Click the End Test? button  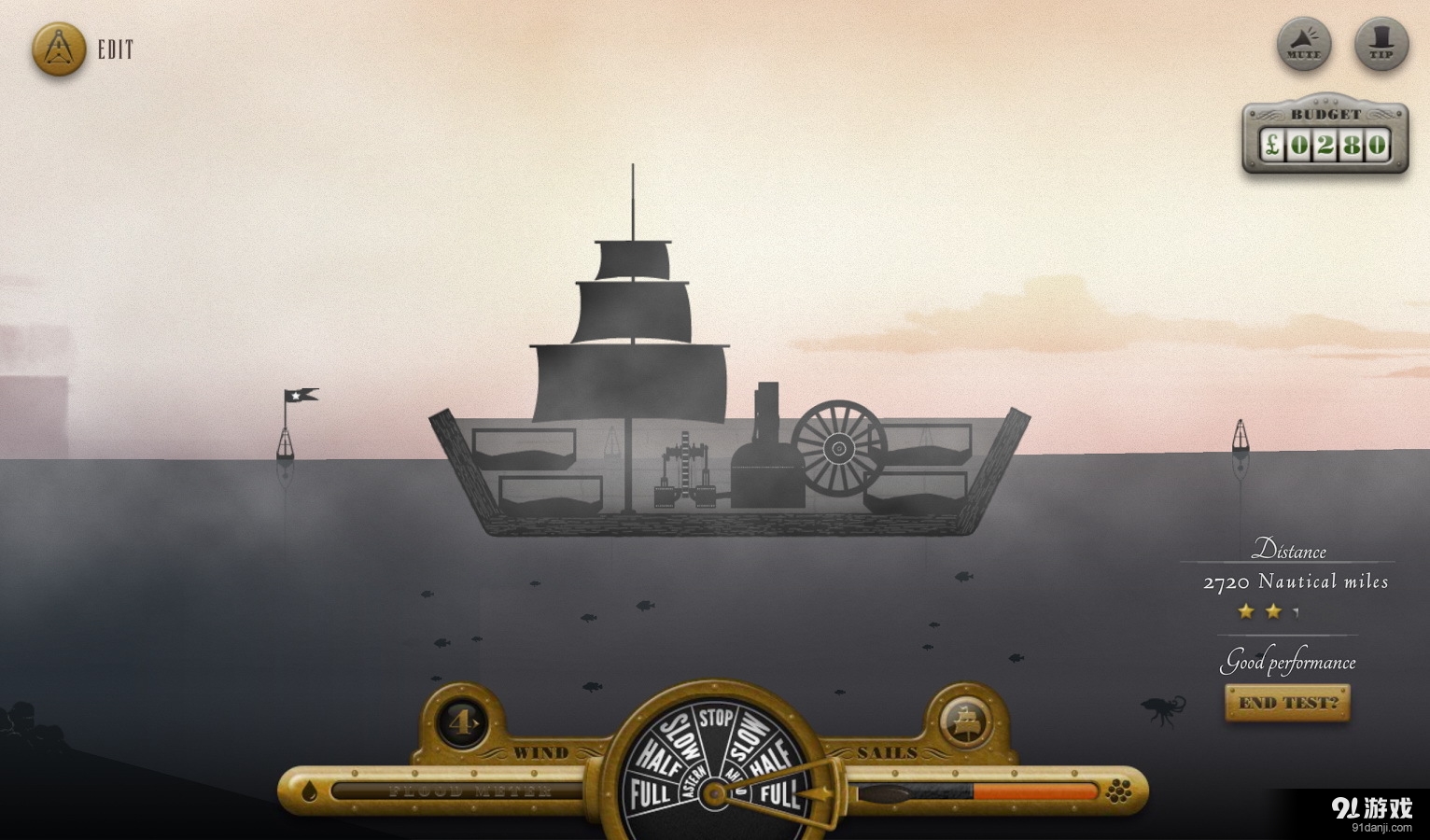[x=1287, y=703]
